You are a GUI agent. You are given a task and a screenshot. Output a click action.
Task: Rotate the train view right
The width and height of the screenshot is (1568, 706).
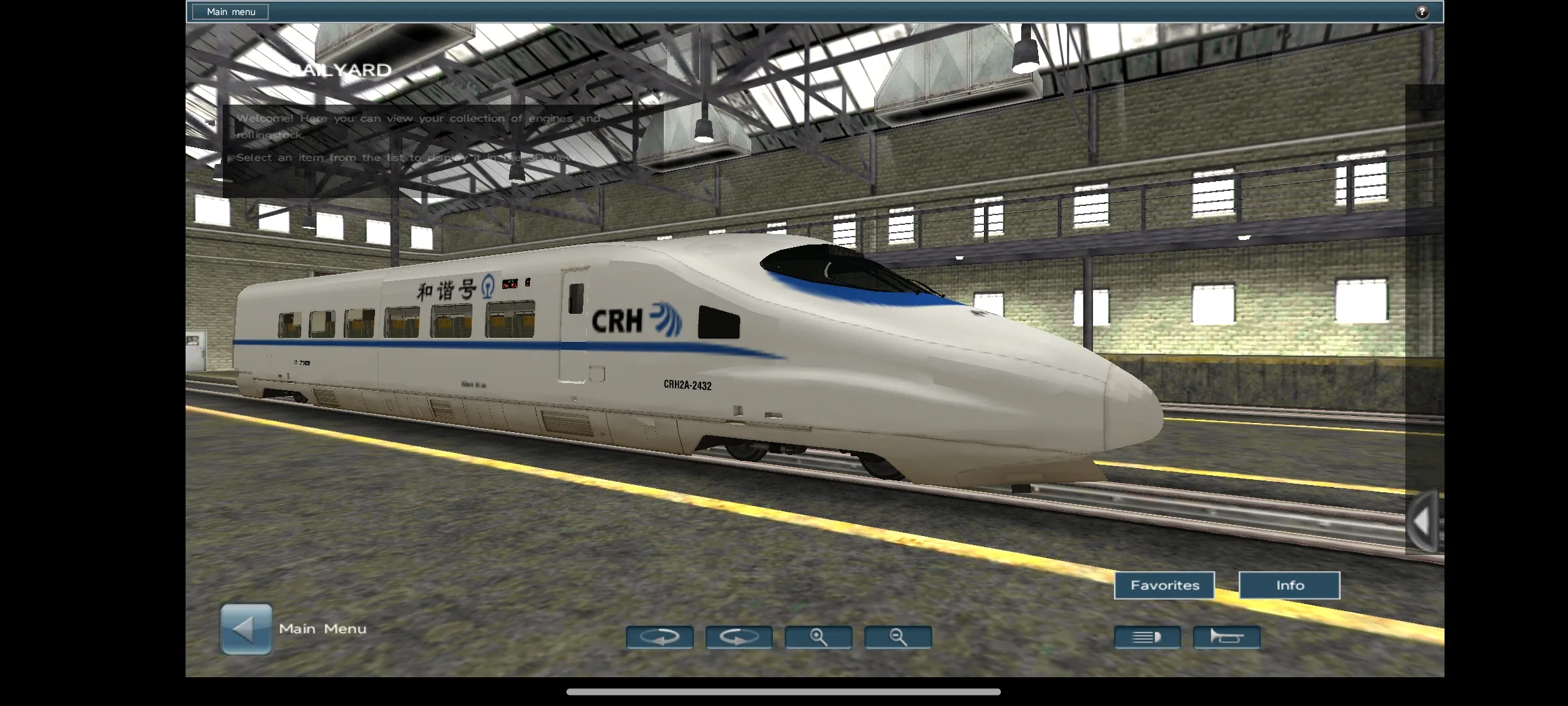click(x=739, y=637)
